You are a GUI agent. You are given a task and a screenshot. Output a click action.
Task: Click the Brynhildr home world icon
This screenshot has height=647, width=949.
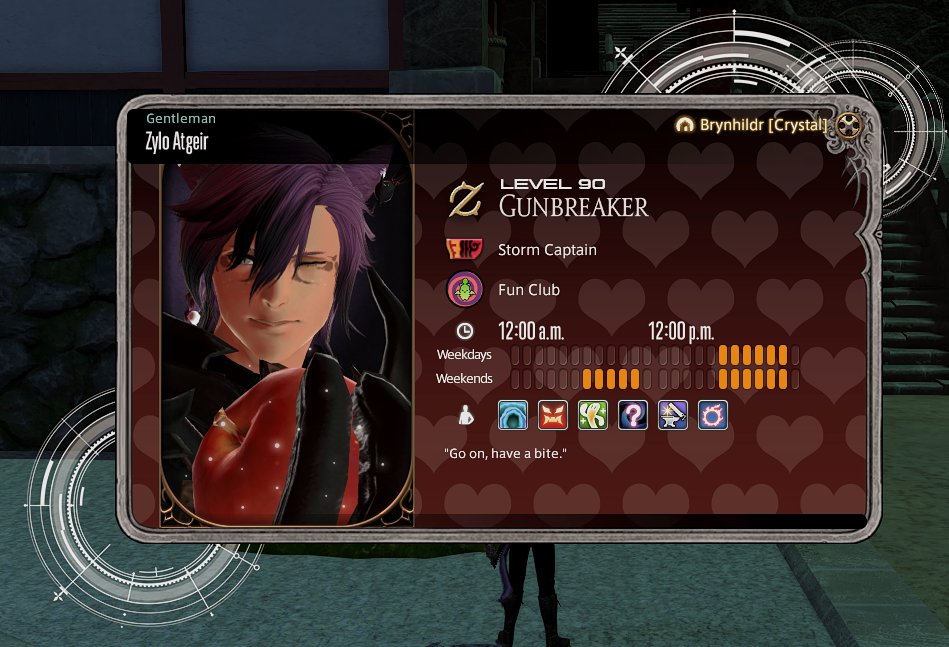coord(685,125)
